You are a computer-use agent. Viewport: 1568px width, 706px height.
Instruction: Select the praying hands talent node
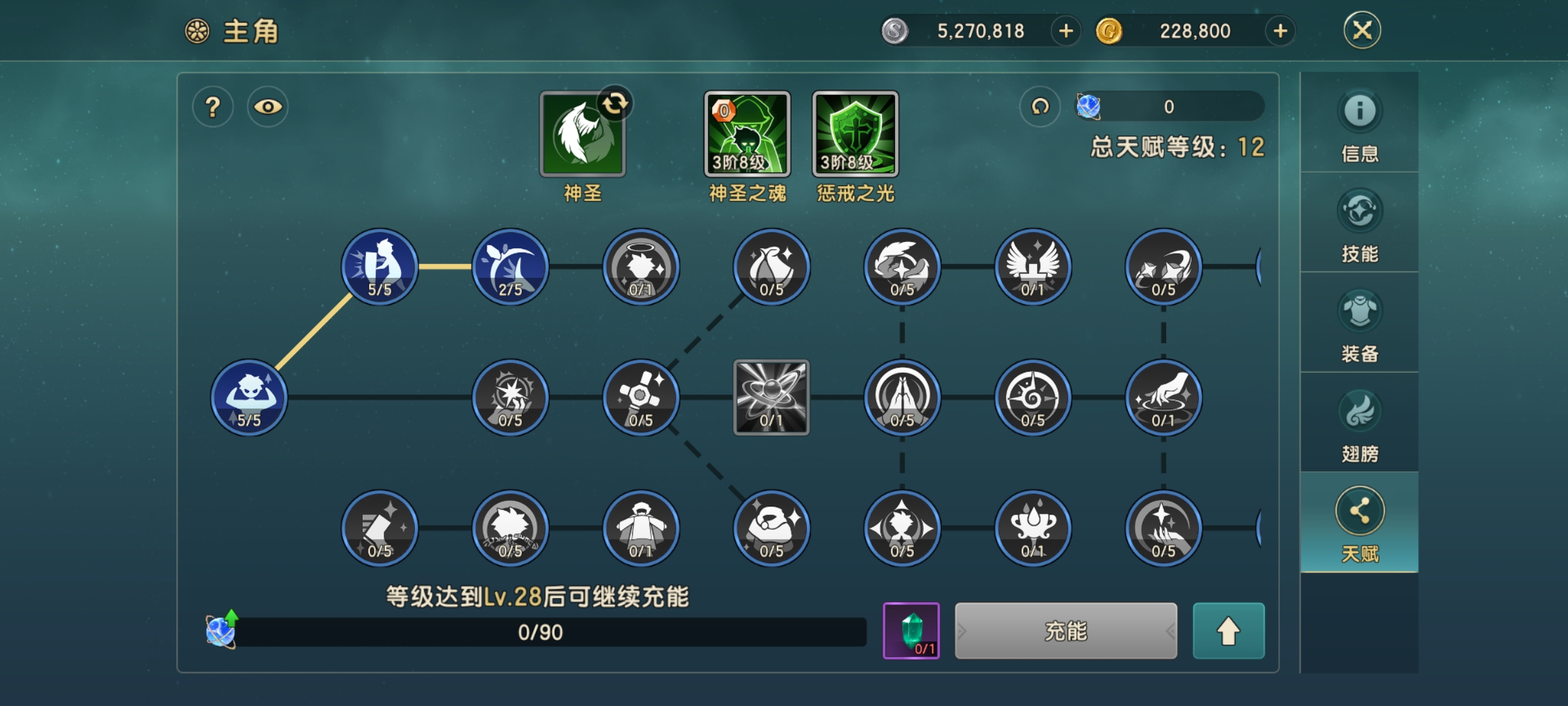click(902, 397)
